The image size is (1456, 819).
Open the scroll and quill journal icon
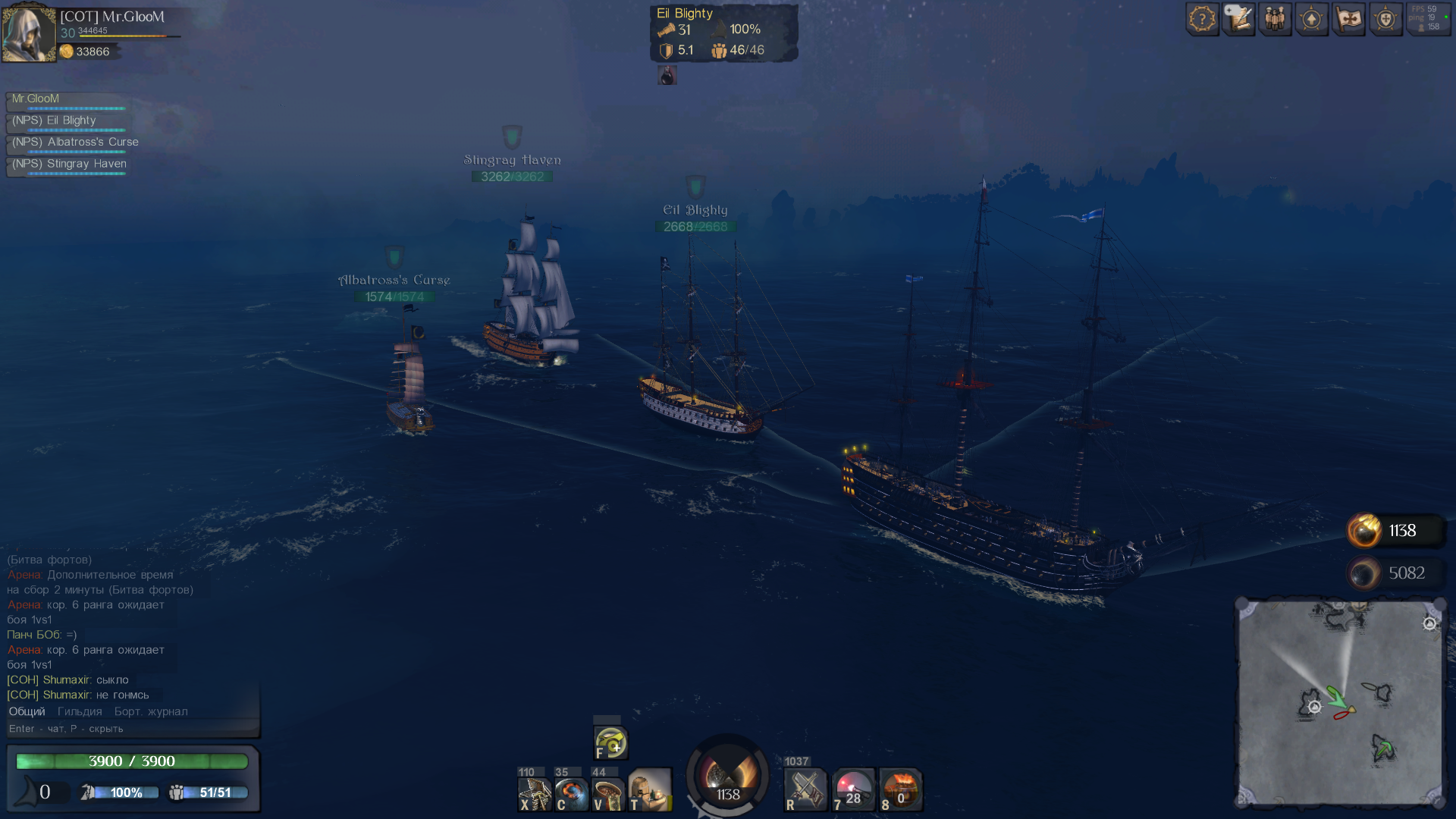pos(1238,19)
